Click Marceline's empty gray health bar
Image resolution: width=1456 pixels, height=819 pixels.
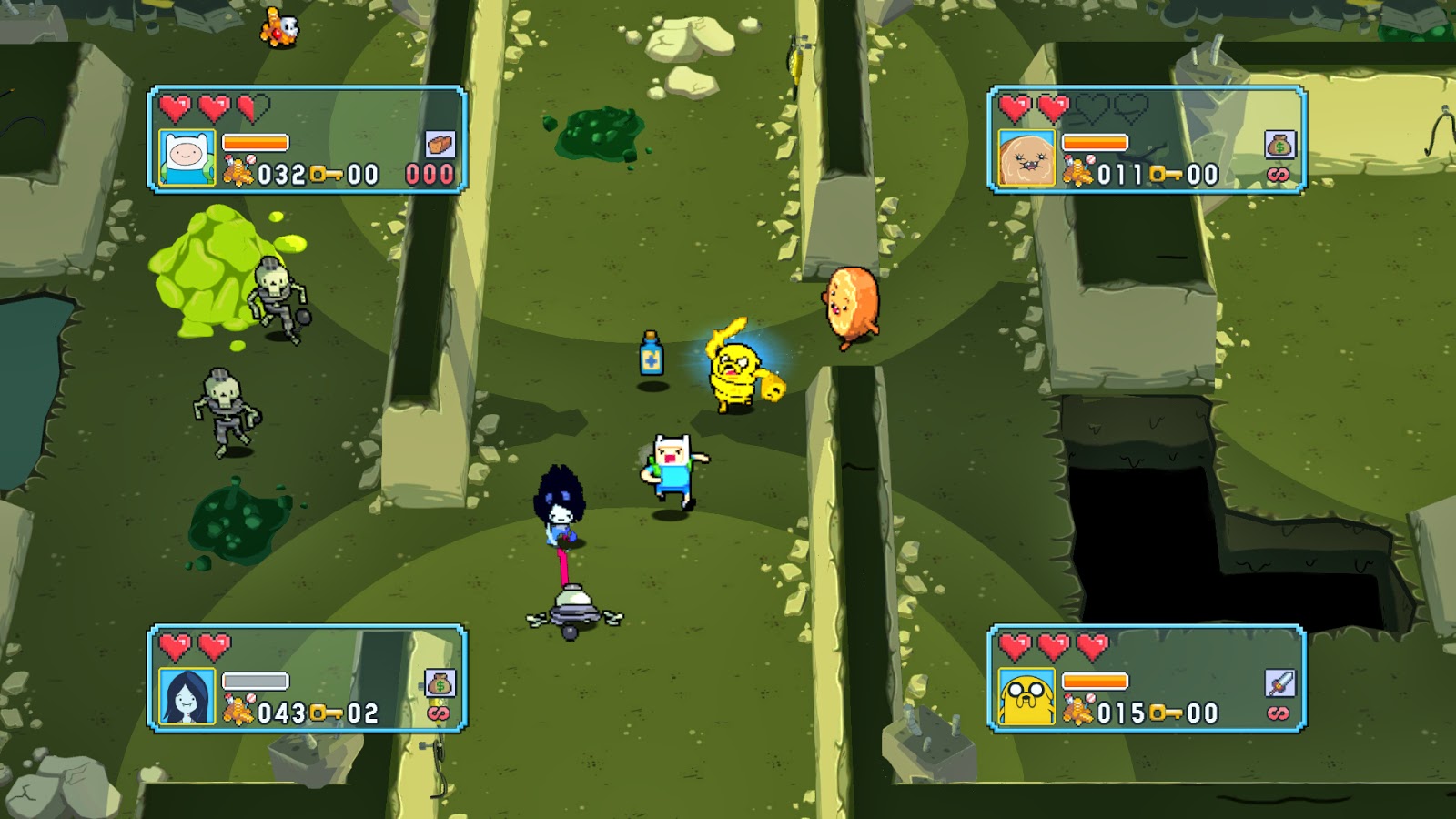255,681
